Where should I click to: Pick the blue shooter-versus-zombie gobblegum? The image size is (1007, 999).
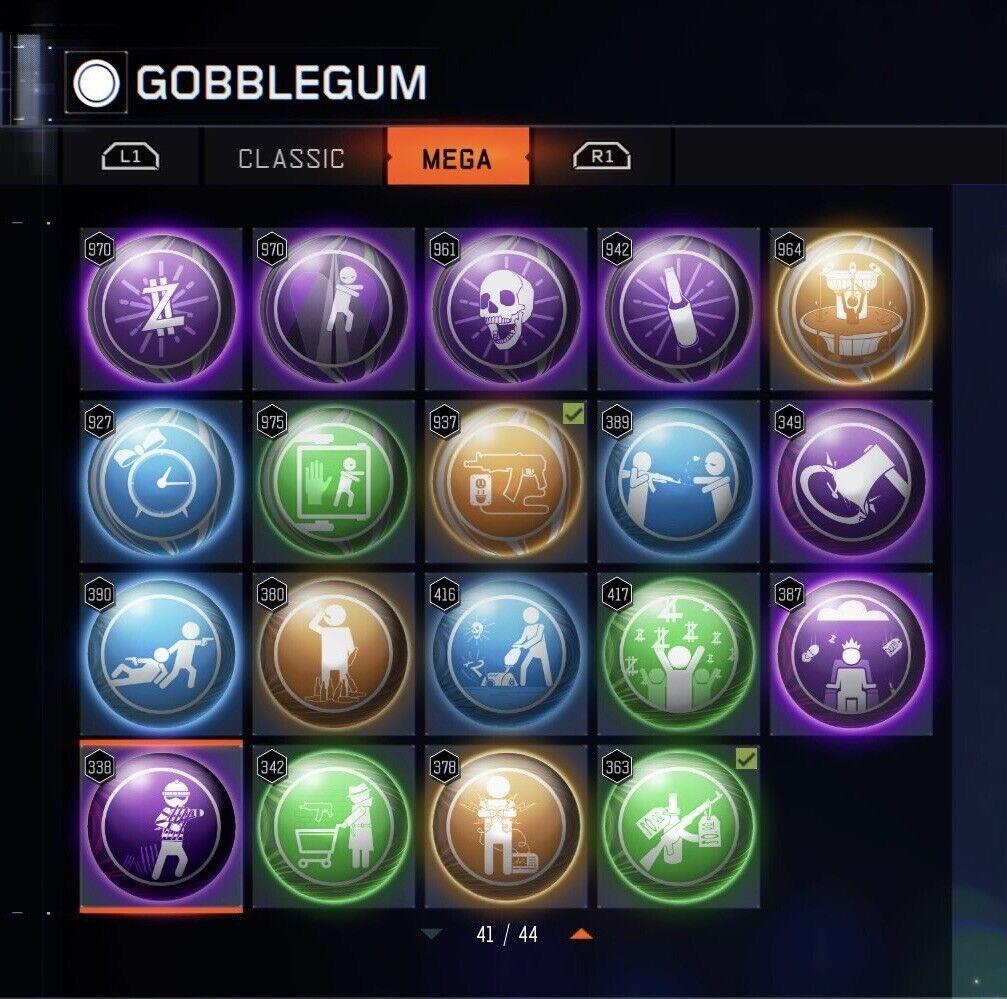point(678,481)
